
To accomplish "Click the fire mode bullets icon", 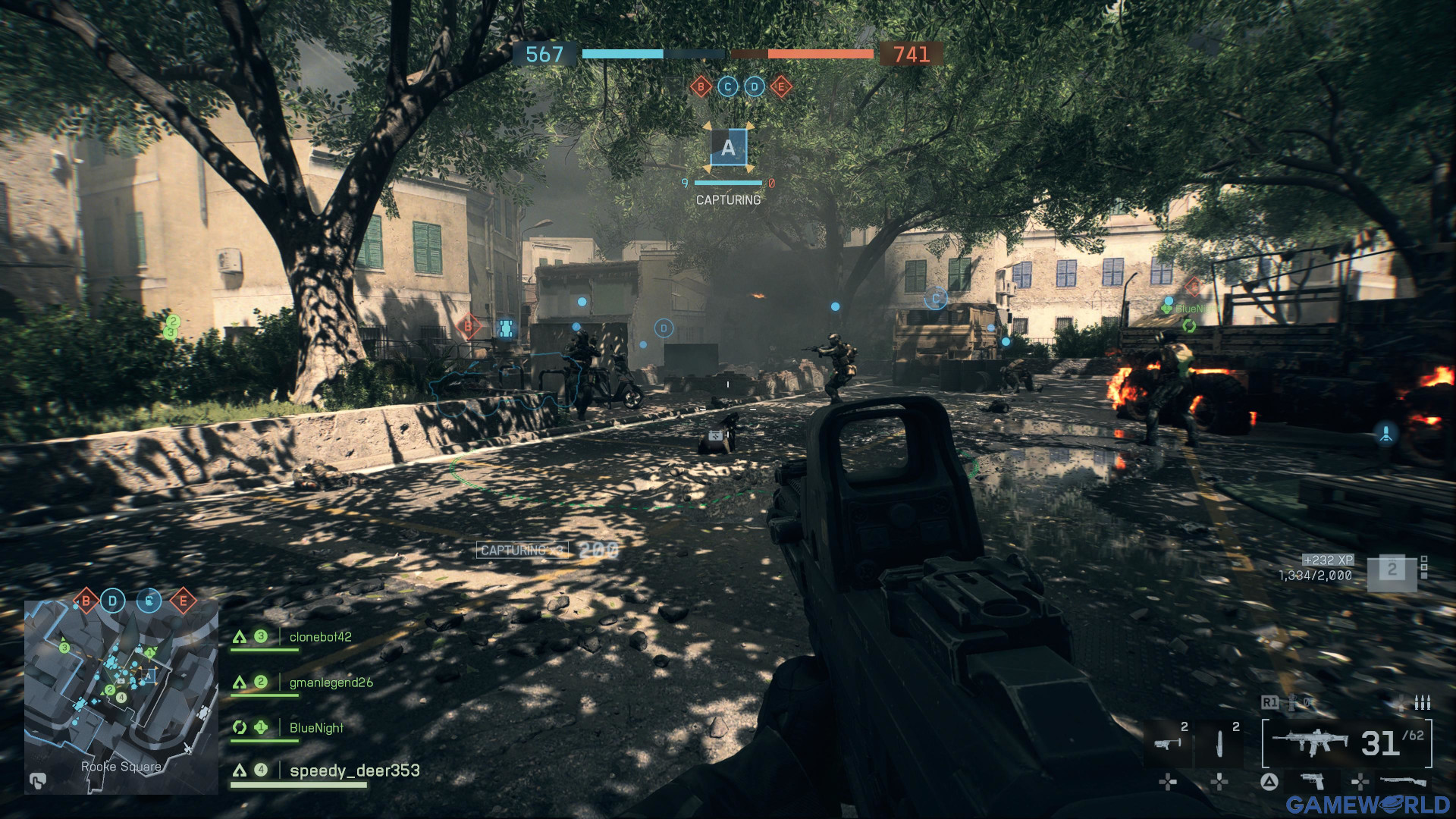I will (x=1423, y=703).
